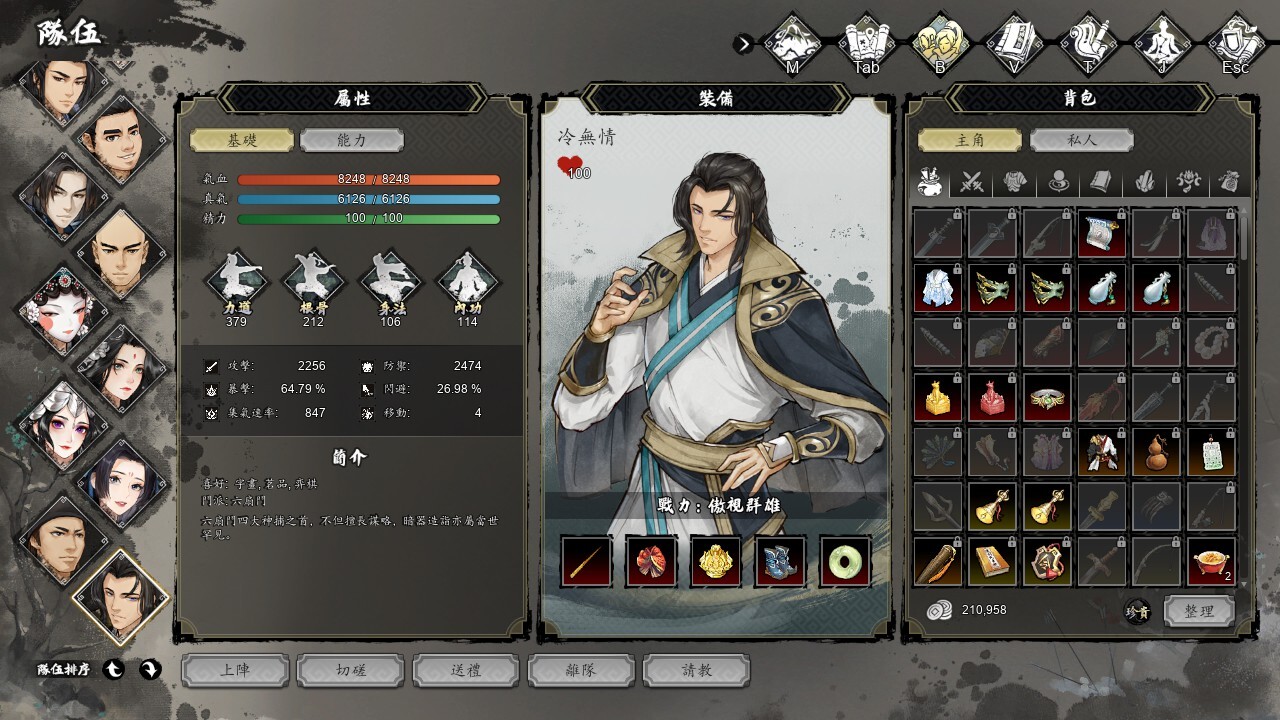This screenshot has height=720, width=1280.
Task: Select the equipped golden armor slot
Action: click(x=716, y=561)
